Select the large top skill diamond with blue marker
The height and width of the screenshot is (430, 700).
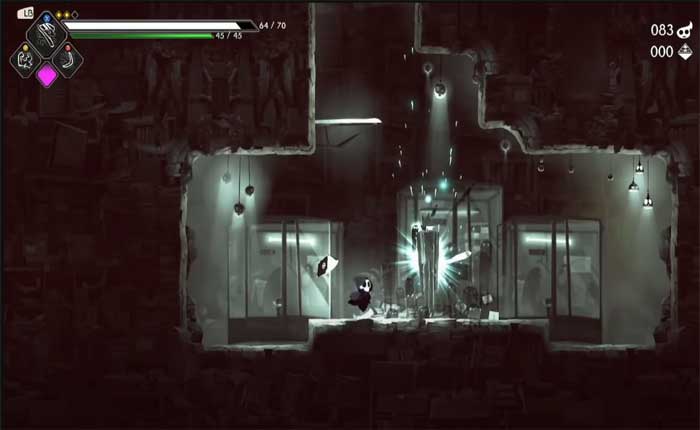point(46,34)
